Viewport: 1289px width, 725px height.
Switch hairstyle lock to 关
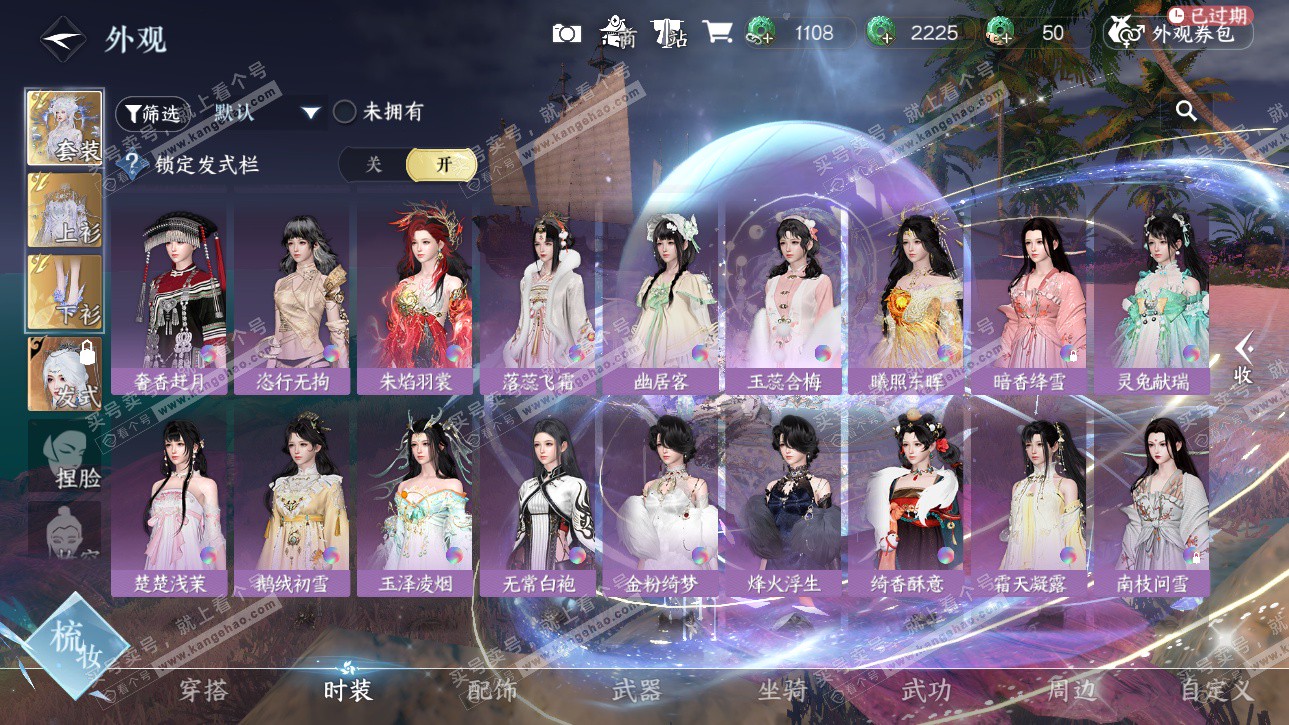(373, 165)
